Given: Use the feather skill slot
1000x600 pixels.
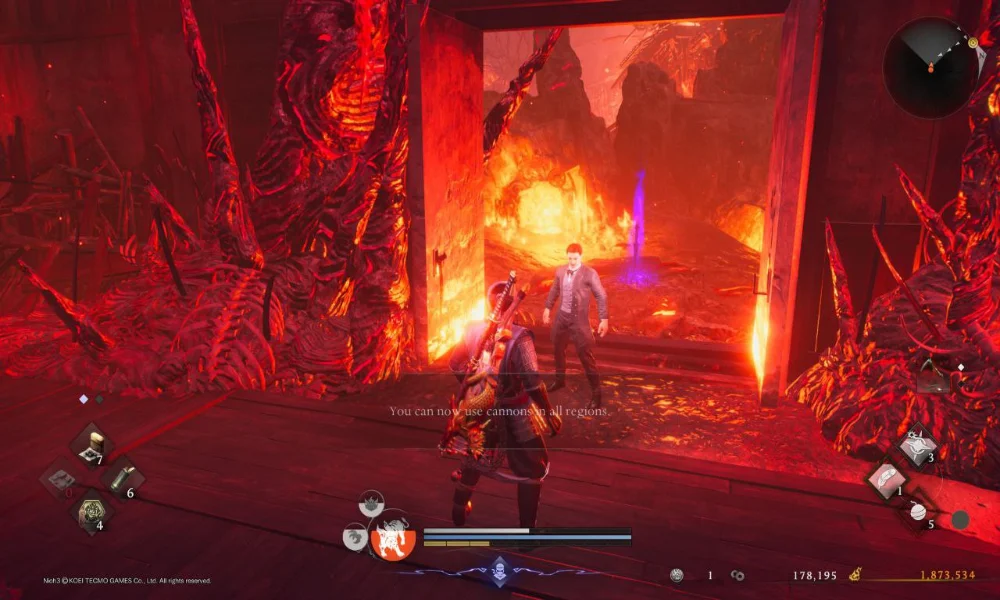Looking at the screenshot, I should point(886,480).
